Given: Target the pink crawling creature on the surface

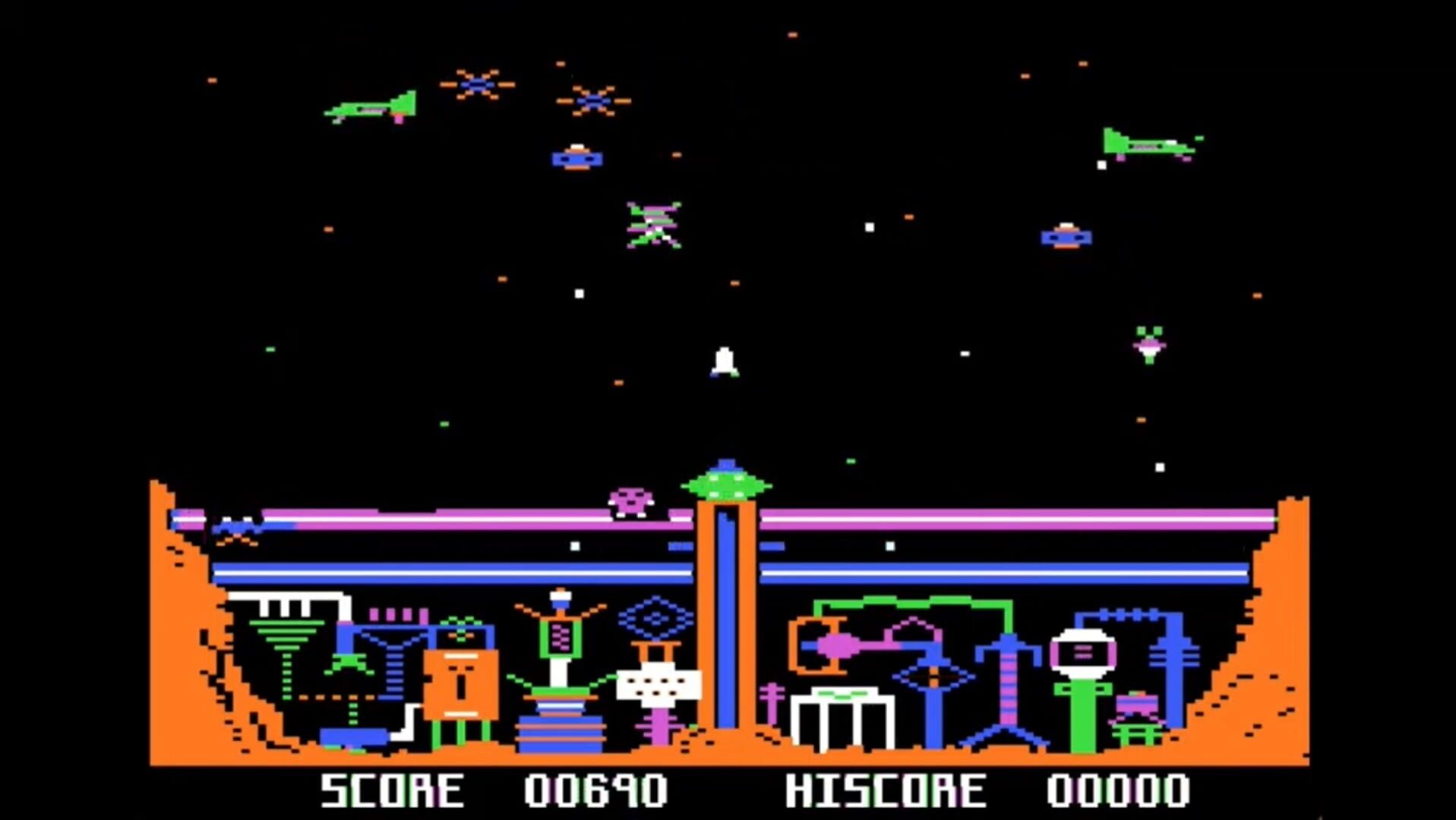Looking at the screenshot, I should [630, 501].
